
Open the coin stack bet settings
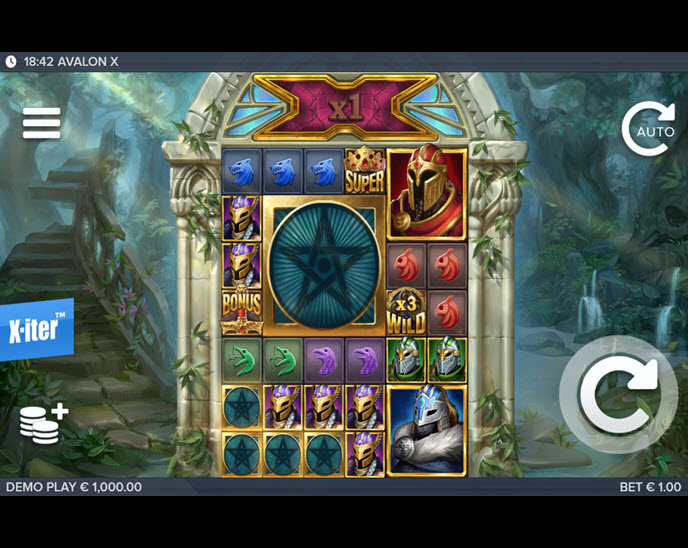[43, 423]
